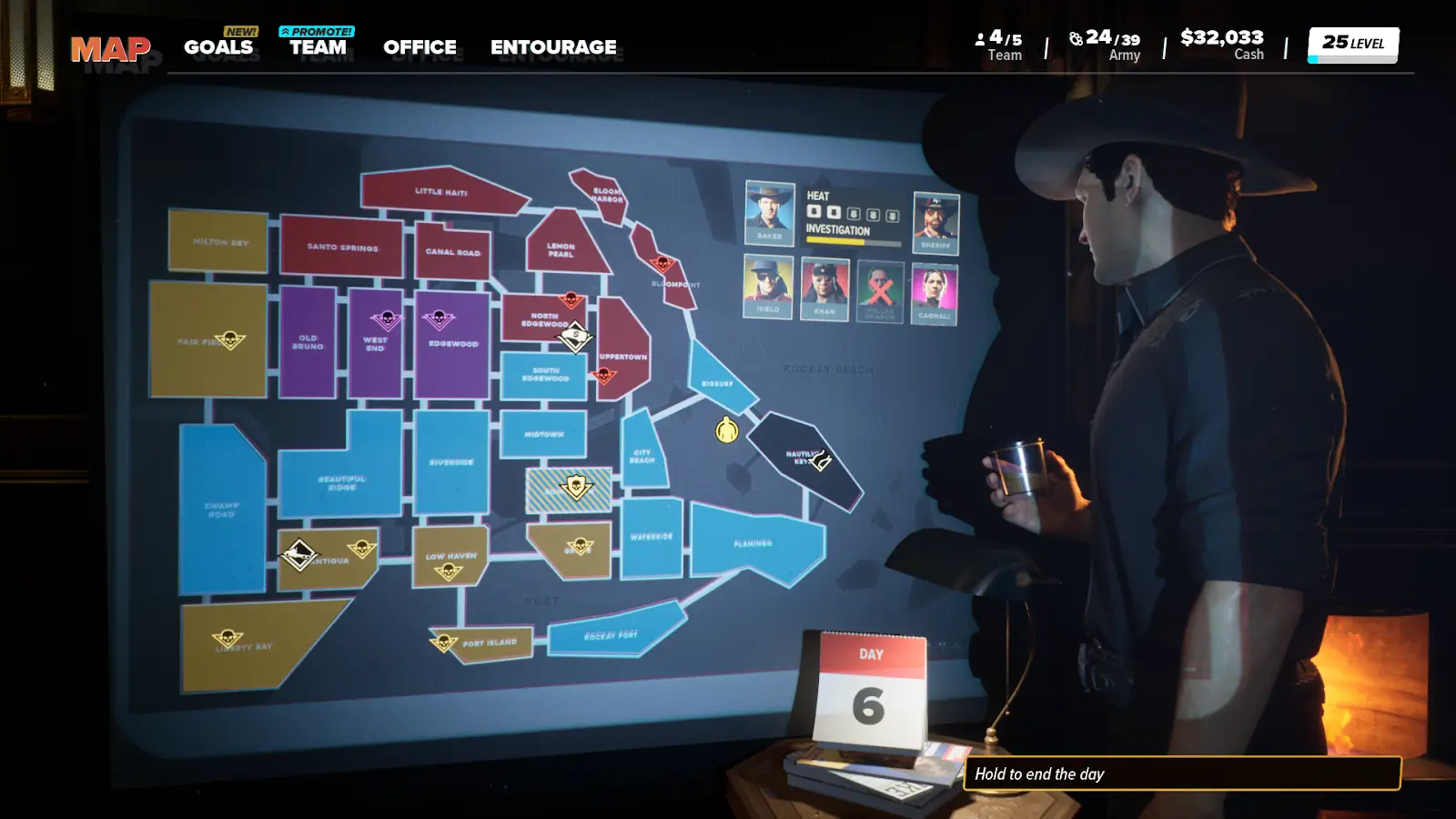
Task: Switch to the Team tab
Action: coord(318,47)
